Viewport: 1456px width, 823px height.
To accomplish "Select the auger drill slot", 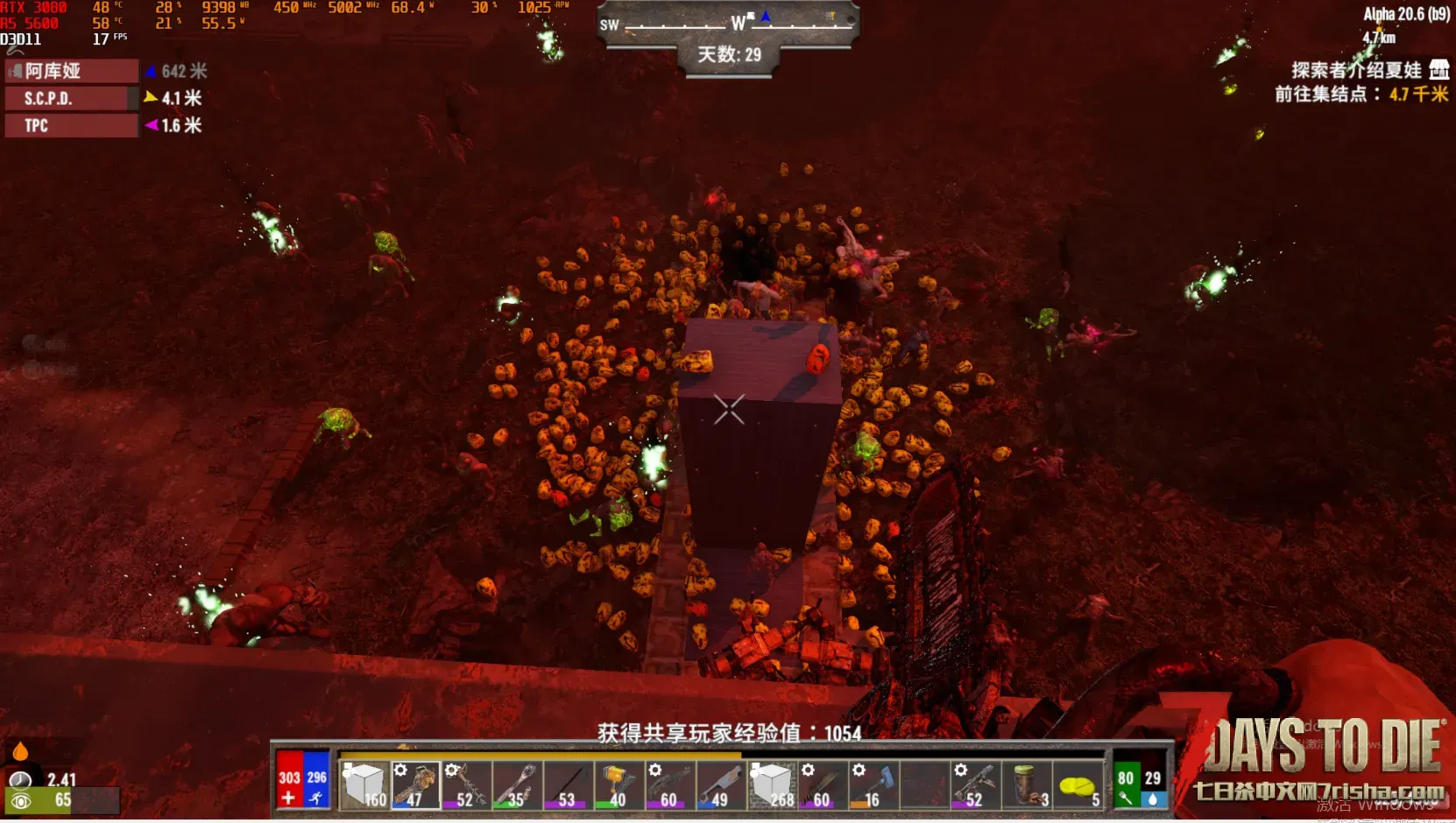I will [465, 784].
